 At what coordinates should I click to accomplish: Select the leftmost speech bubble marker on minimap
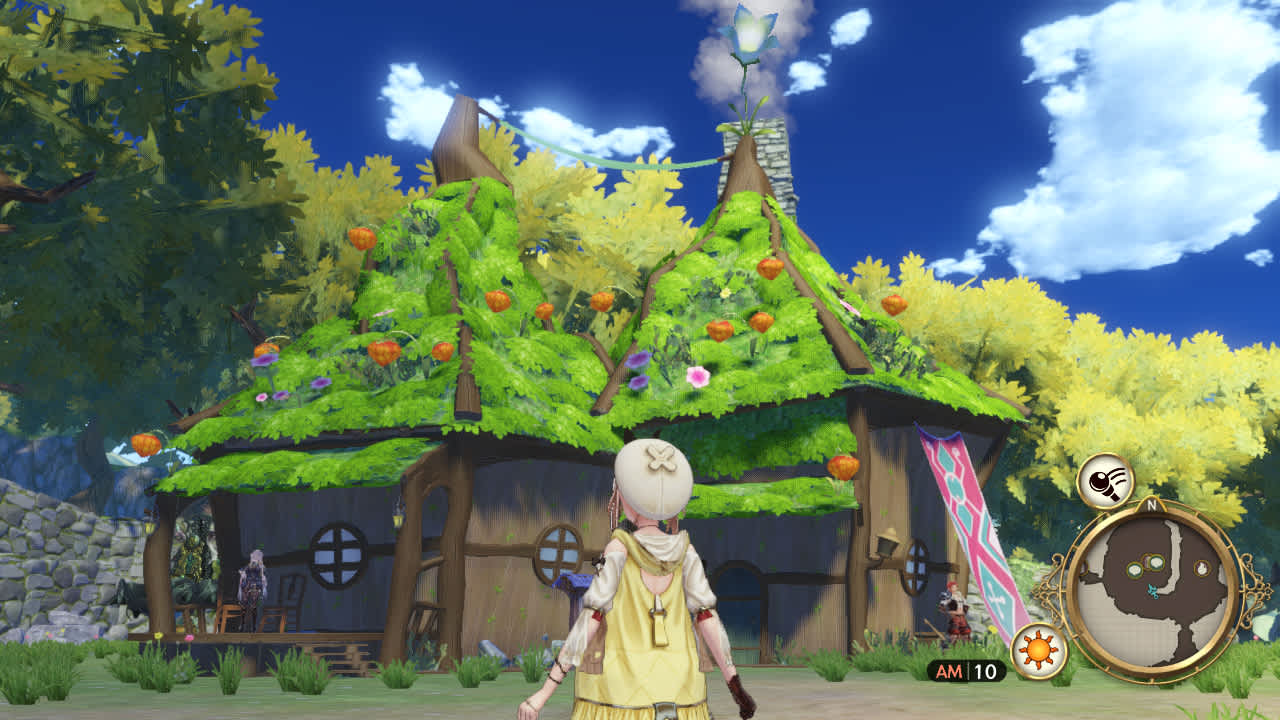[1134, 570]
